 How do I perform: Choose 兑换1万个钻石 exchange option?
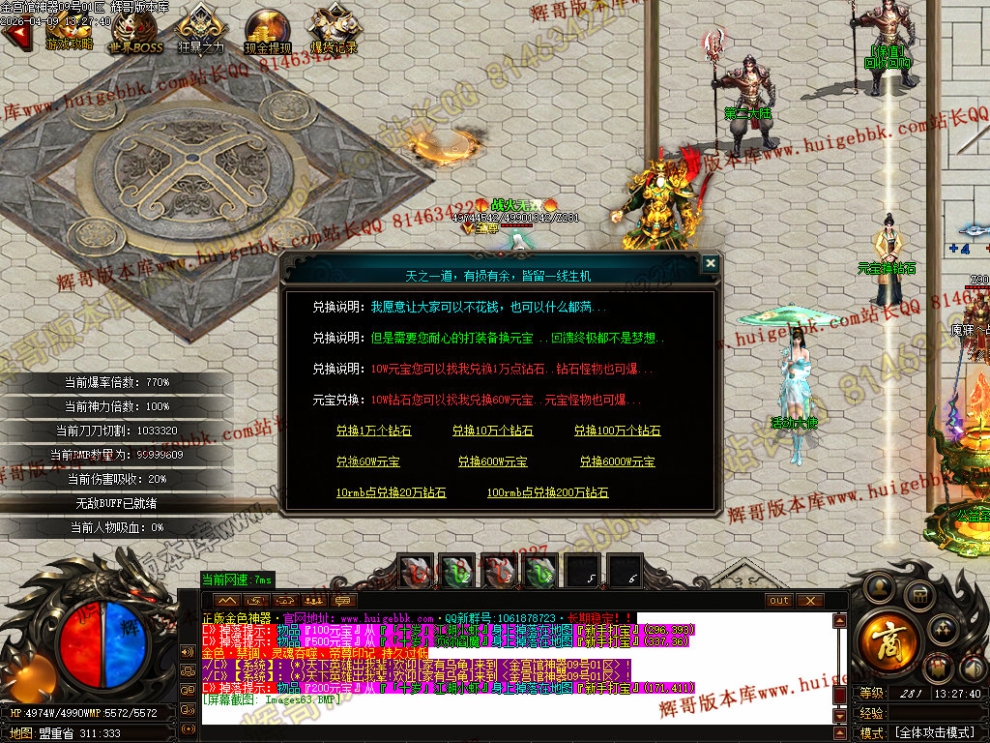point(373,431)
